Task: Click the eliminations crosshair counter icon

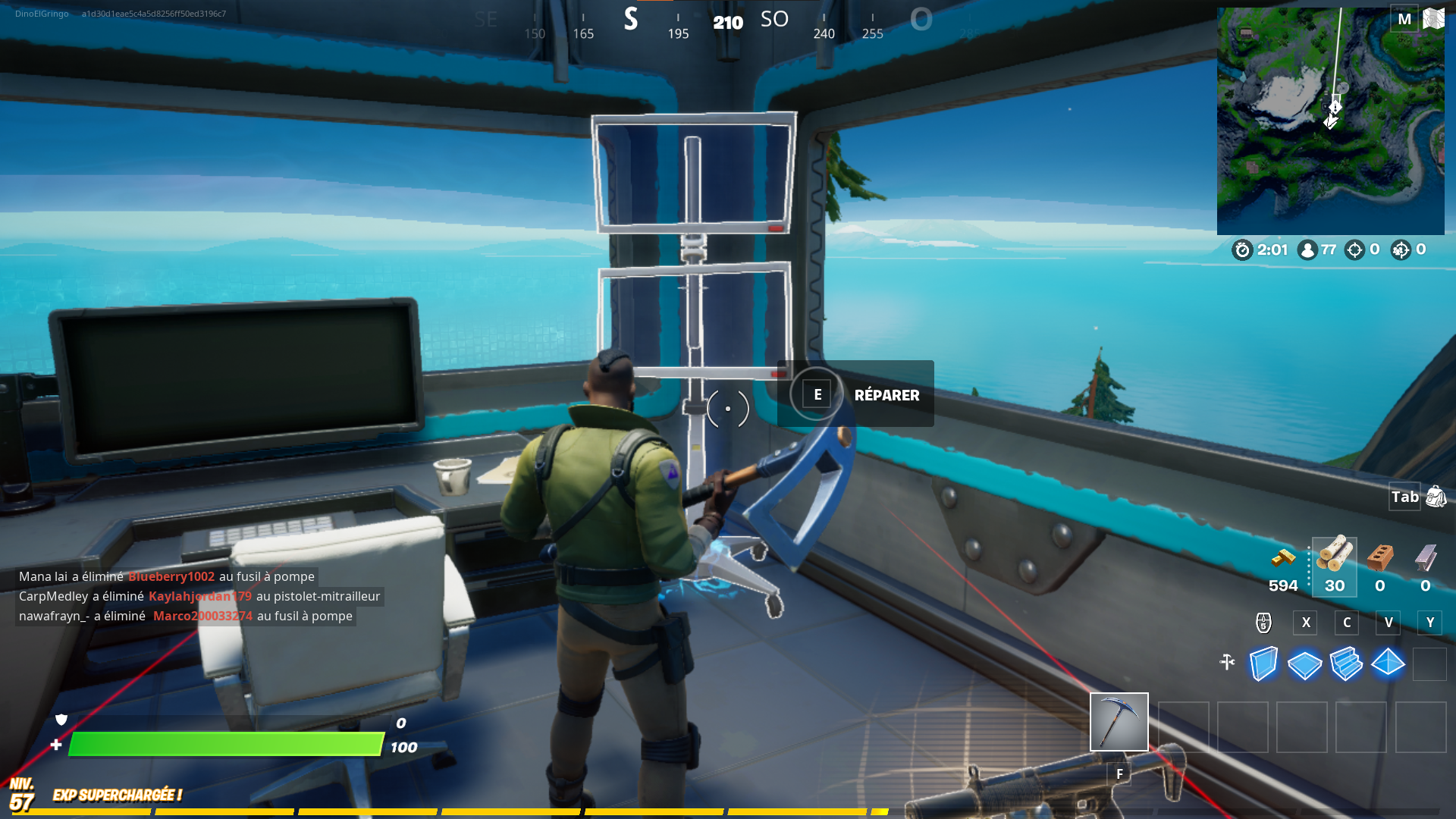Action: [1356, 250]
